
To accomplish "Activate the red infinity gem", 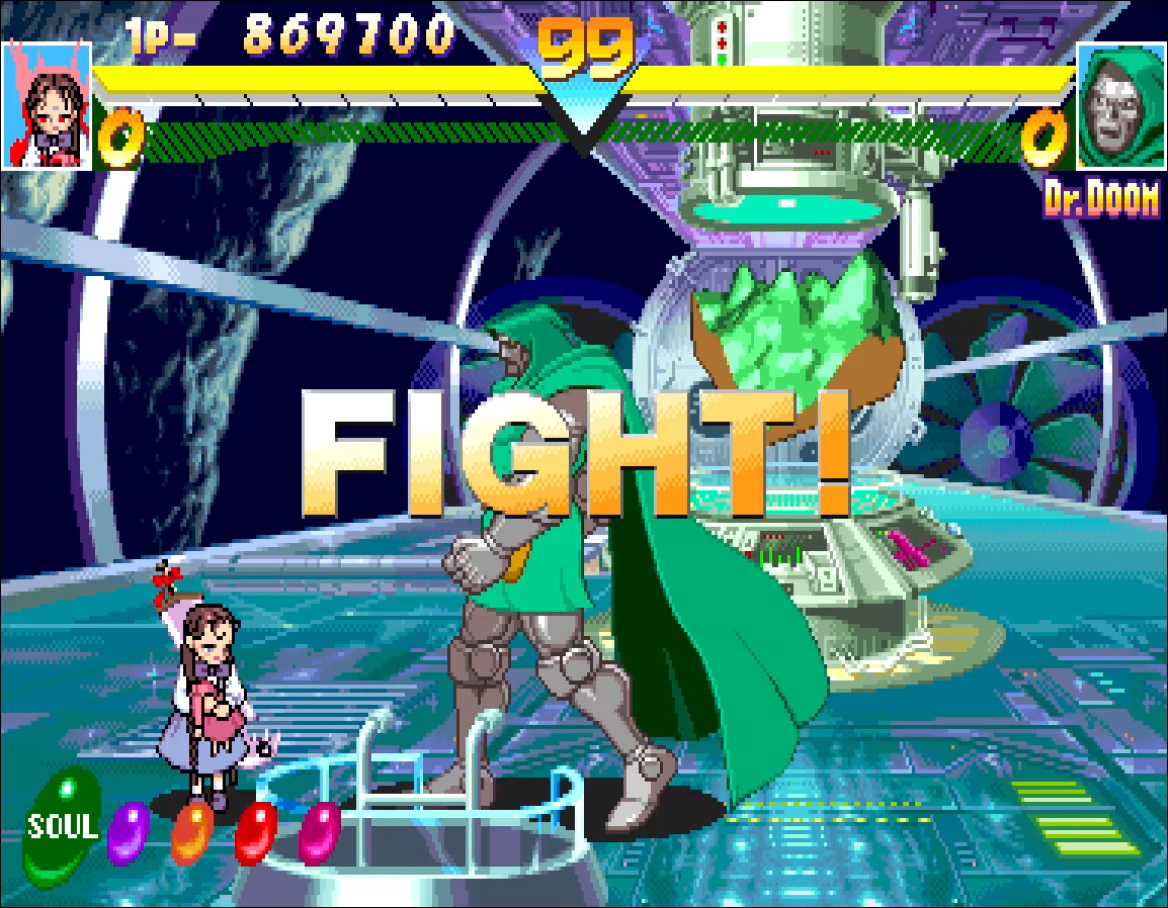I will point(256,832).
